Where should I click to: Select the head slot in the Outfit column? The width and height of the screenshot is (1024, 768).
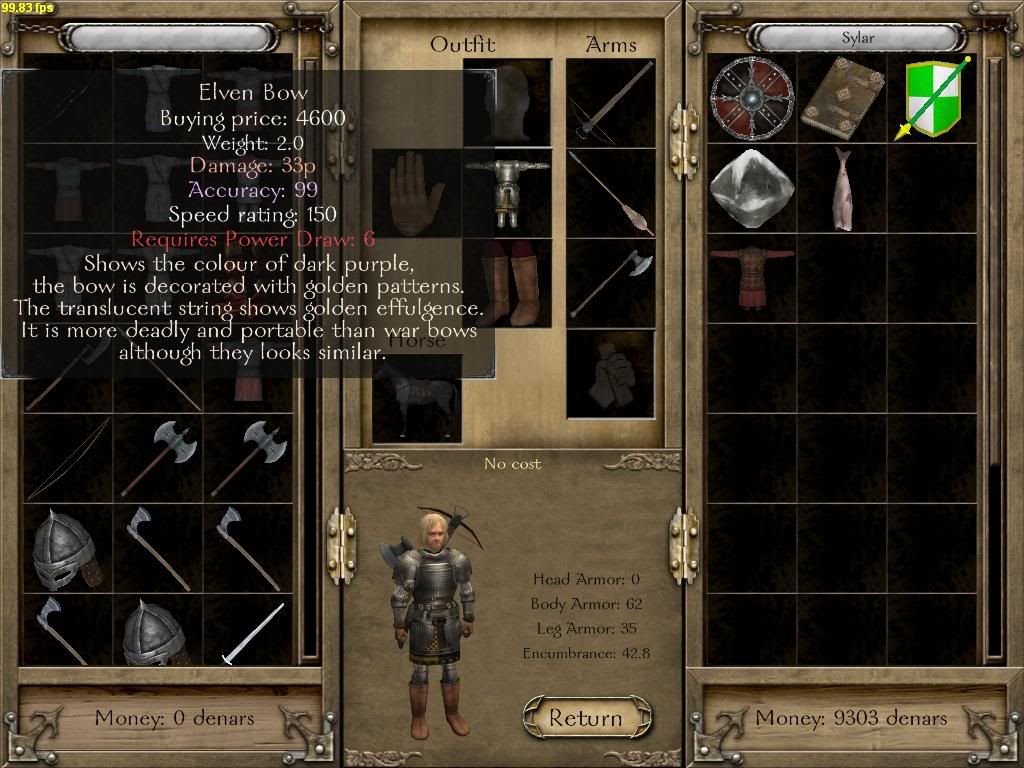coord(507,102)
